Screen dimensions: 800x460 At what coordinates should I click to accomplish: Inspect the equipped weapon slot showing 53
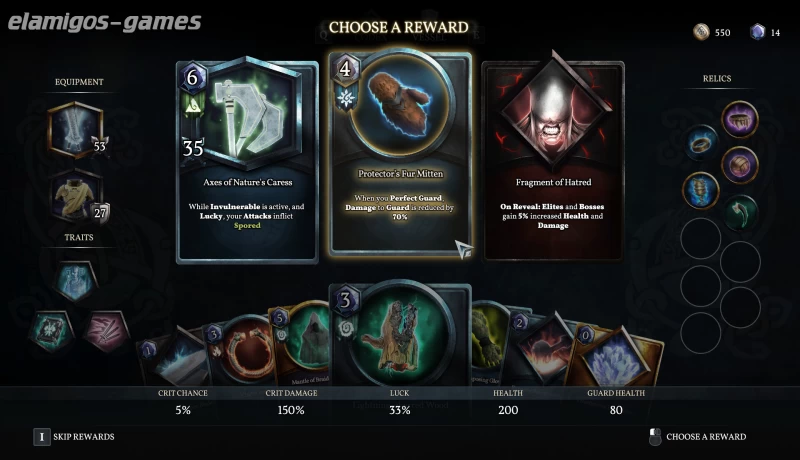(x=75, y=131)
